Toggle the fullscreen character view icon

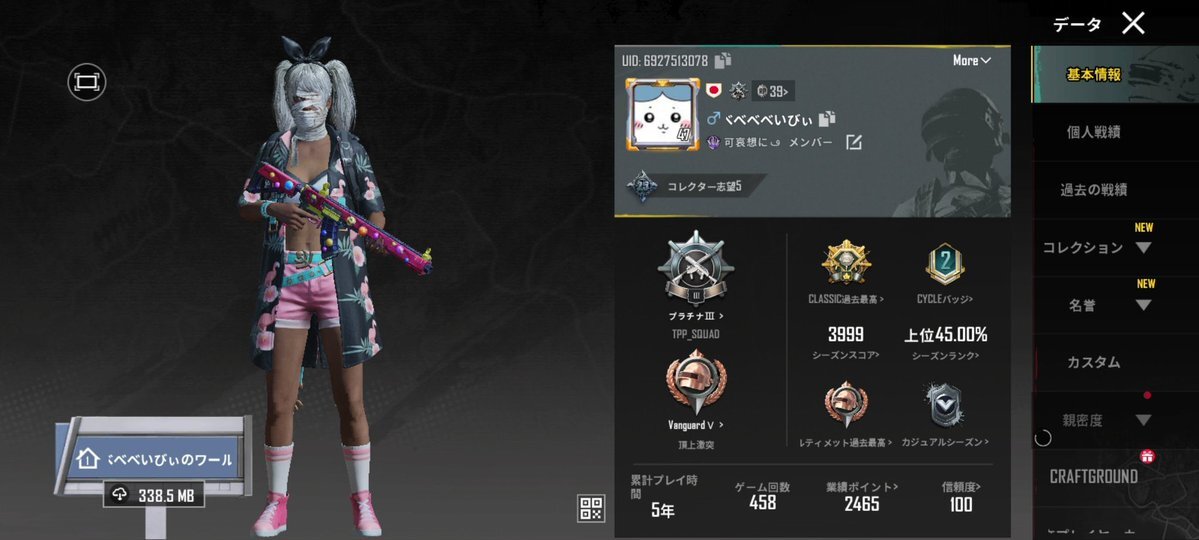[x=87, y=82]
